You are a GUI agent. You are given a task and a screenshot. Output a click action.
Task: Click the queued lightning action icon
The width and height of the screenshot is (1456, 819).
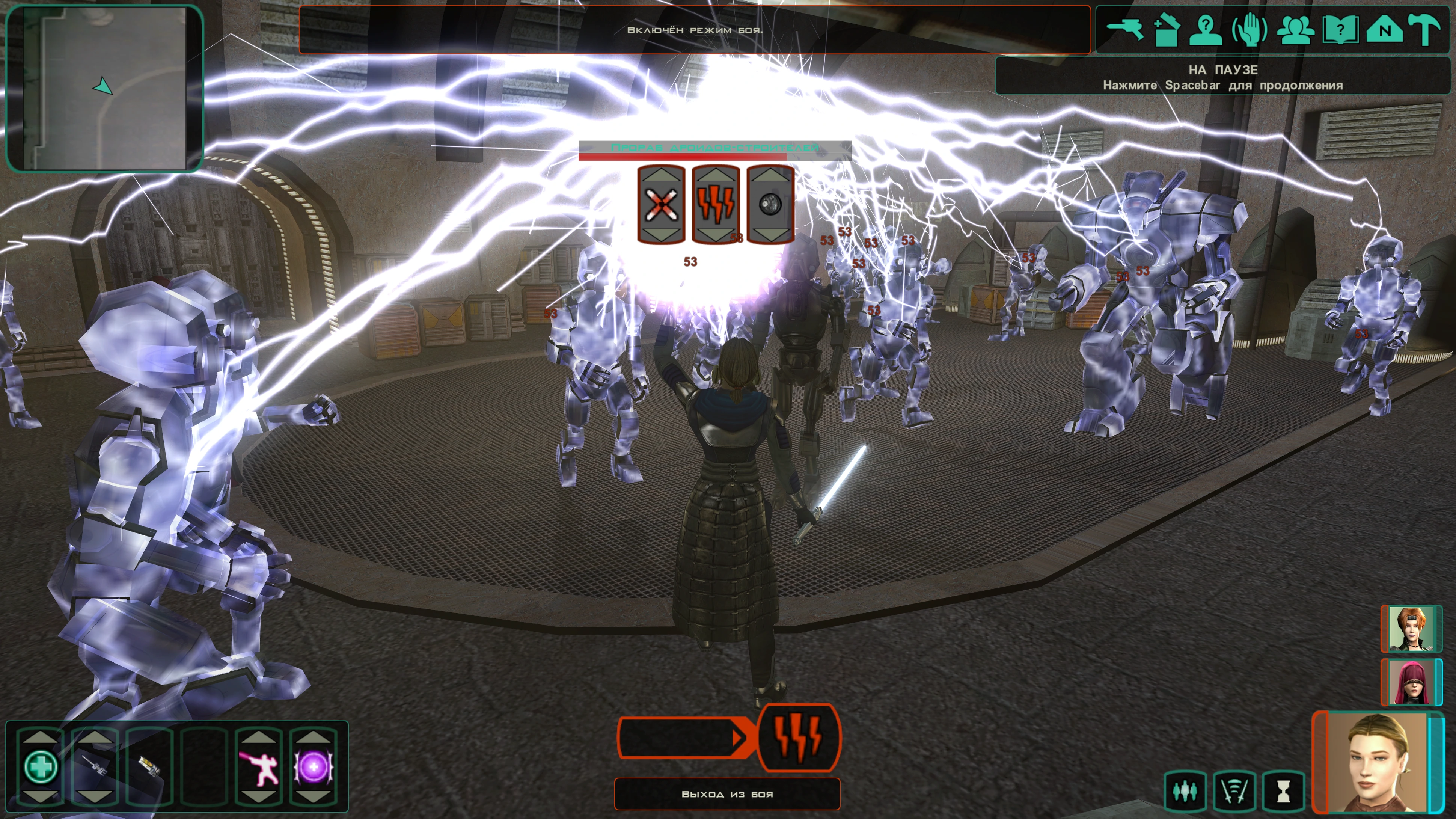(798, 737)
